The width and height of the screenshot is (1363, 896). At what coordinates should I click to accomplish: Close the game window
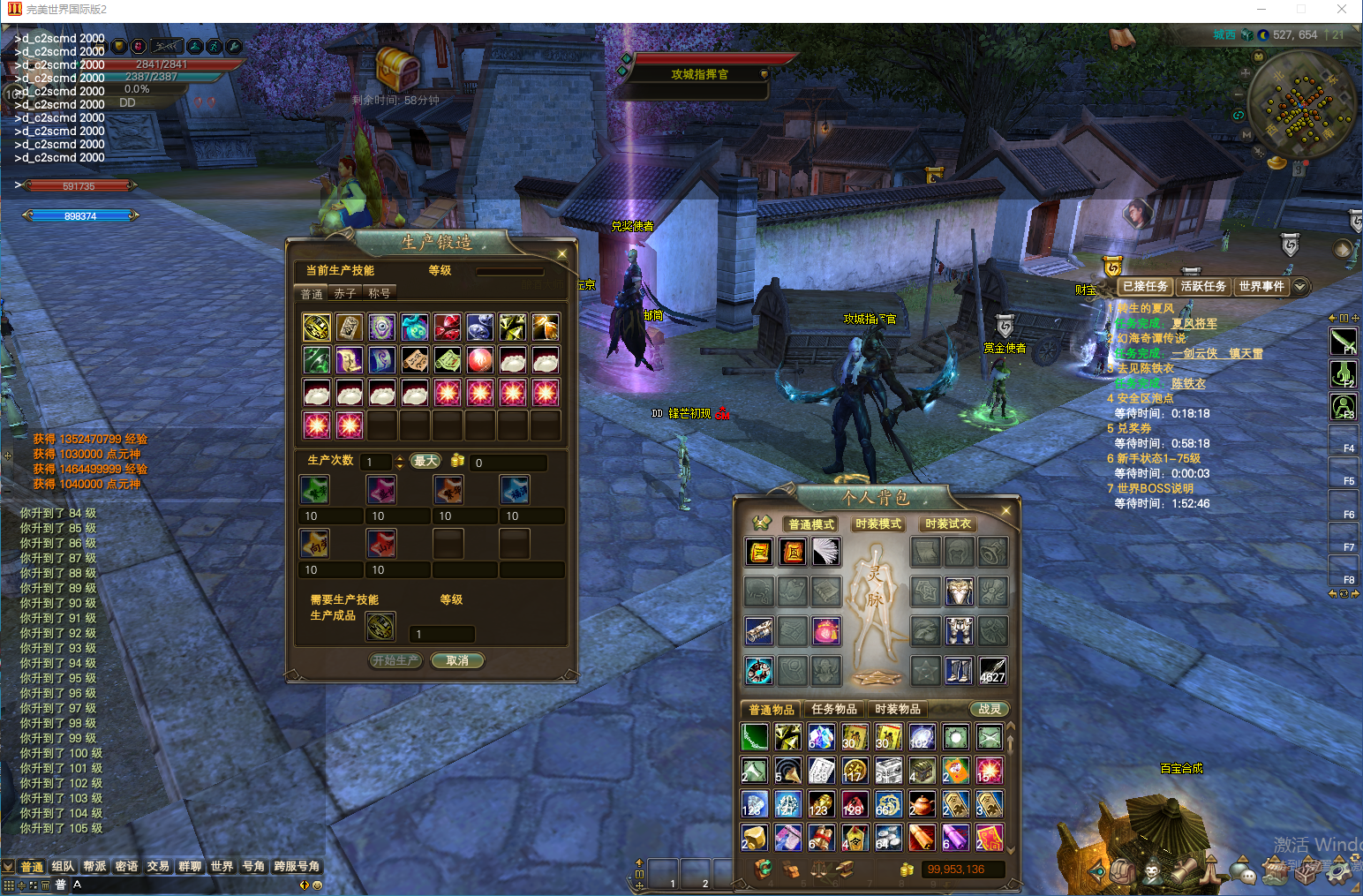(1342, 10)
